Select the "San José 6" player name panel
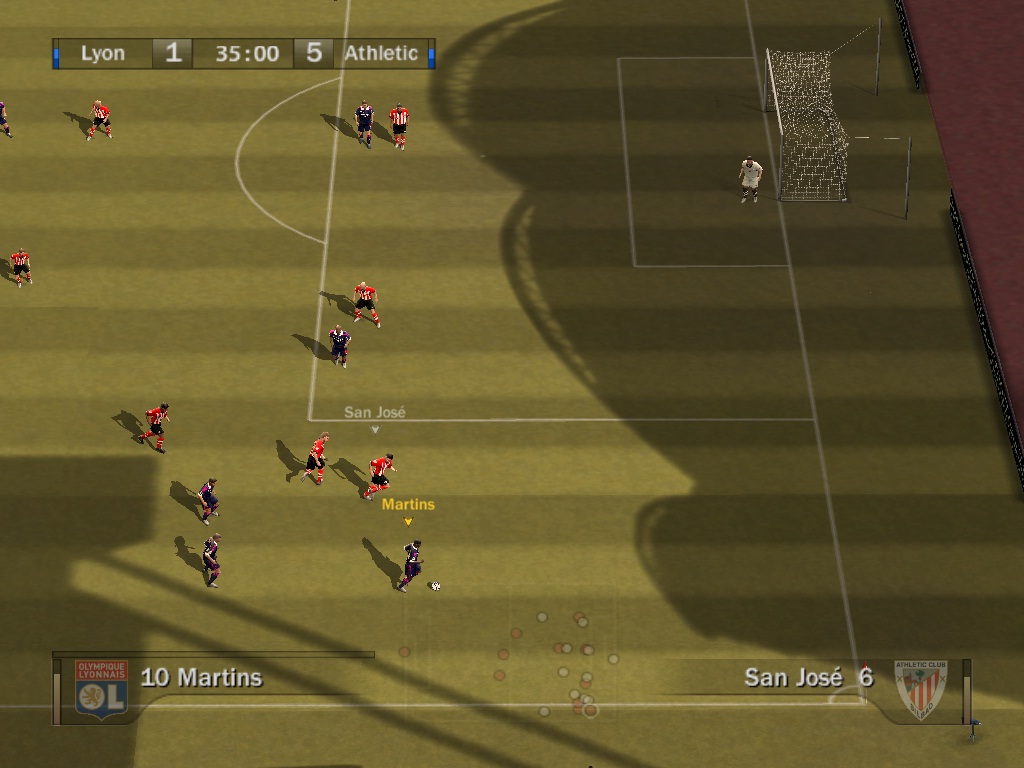Image resolution: width=1024 pixels, height=768 pixels. (x=808, y=678)
